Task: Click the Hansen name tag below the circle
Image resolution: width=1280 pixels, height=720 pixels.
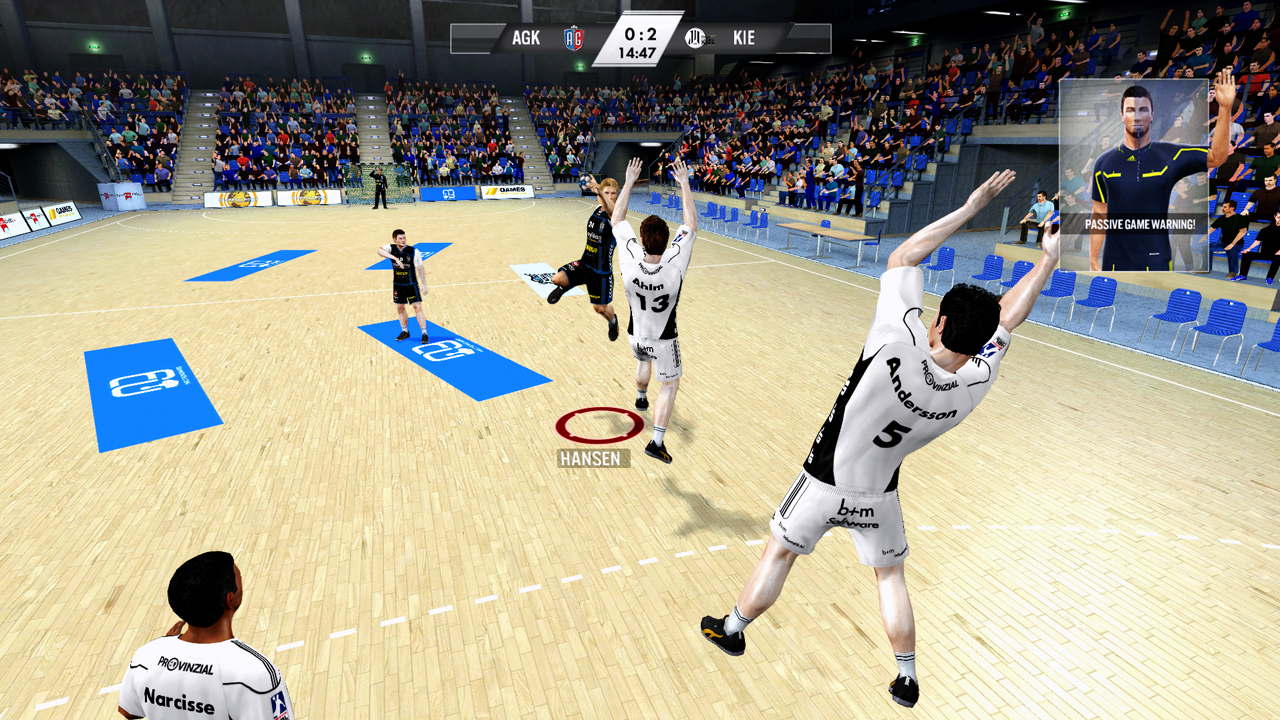Action: pos(591,460)
